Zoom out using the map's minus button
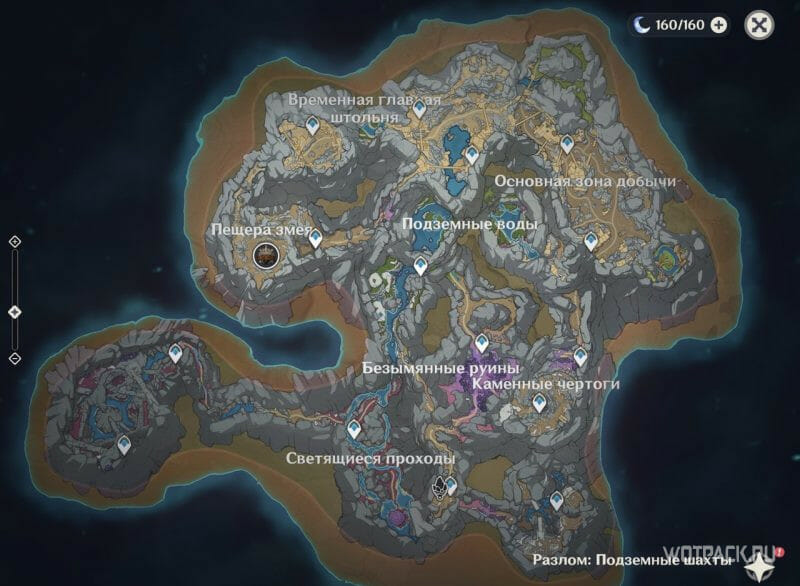 click(x=15, y=358)
